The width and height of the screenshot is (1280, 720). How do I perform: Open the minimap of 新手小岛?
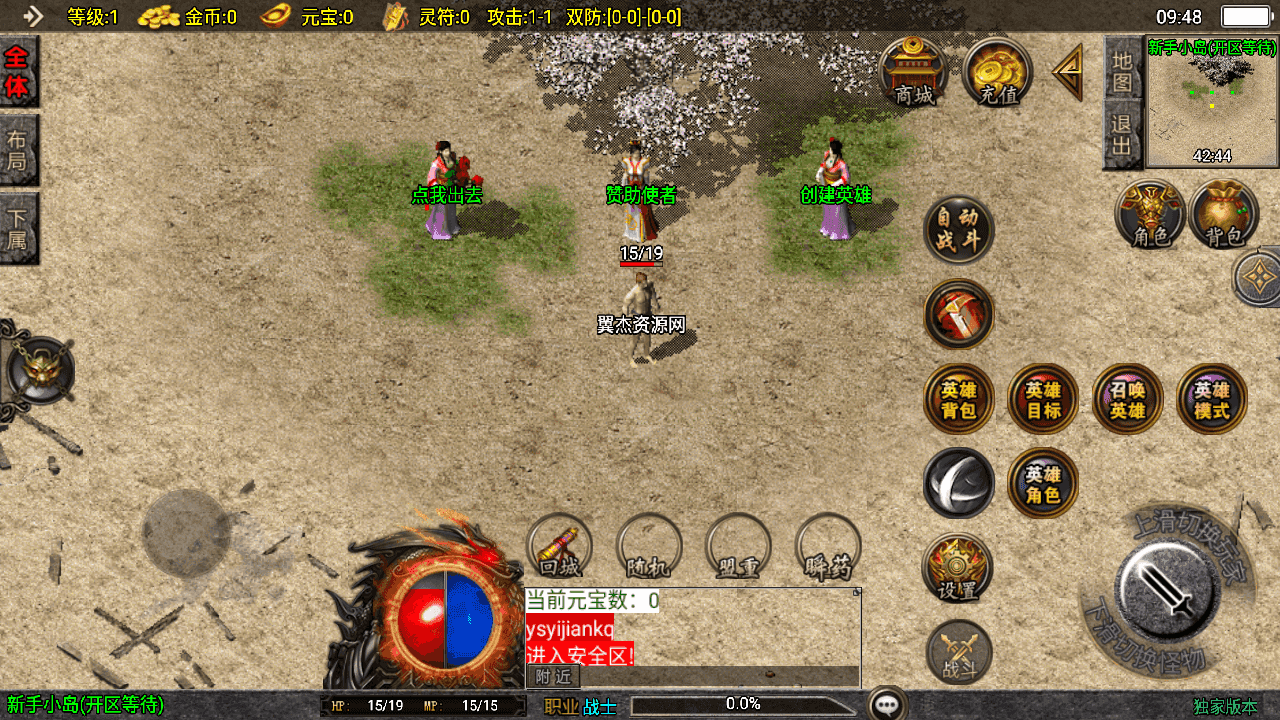click(x=1212, y=101)
